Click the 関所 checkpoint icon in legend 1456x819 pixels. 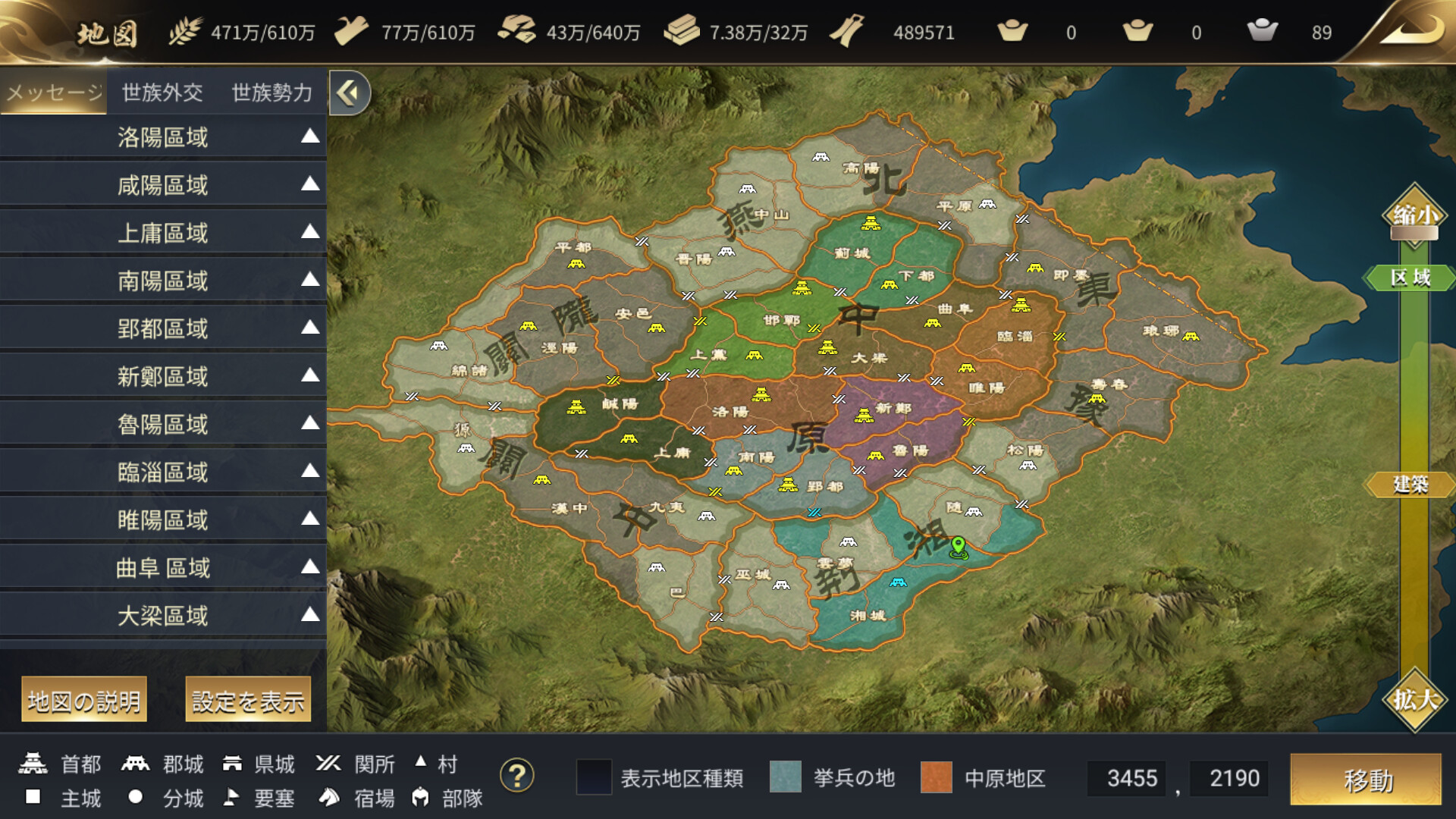pyautogui.click(x=330, y=764)
